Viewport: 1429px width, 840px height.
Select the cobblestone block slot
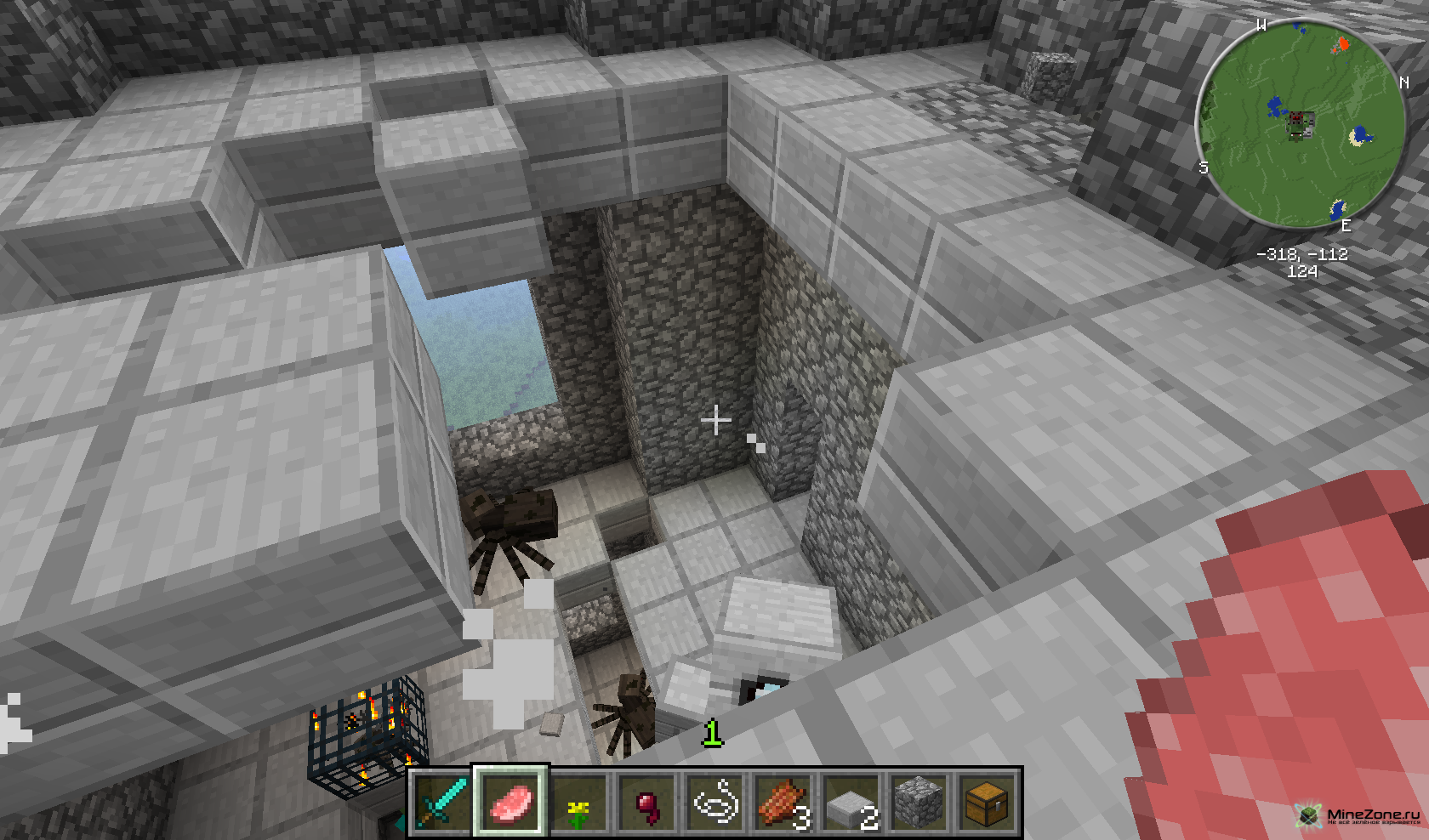(x=919, y=803)
